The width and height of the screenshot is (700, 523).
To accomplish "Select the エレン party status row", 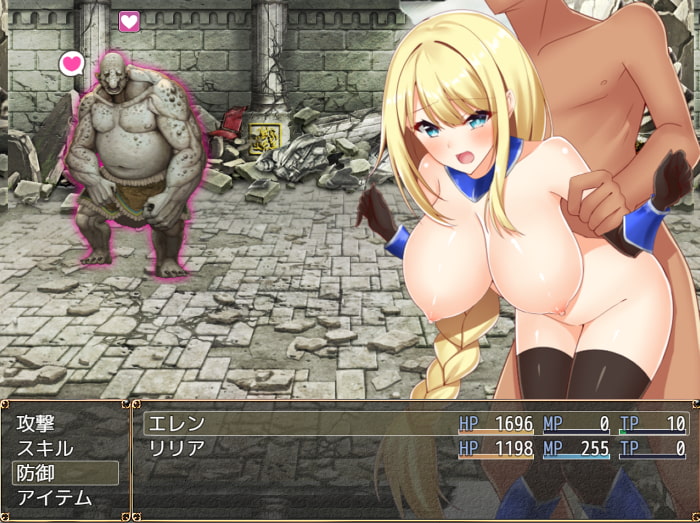I will [x=415, y=423].
